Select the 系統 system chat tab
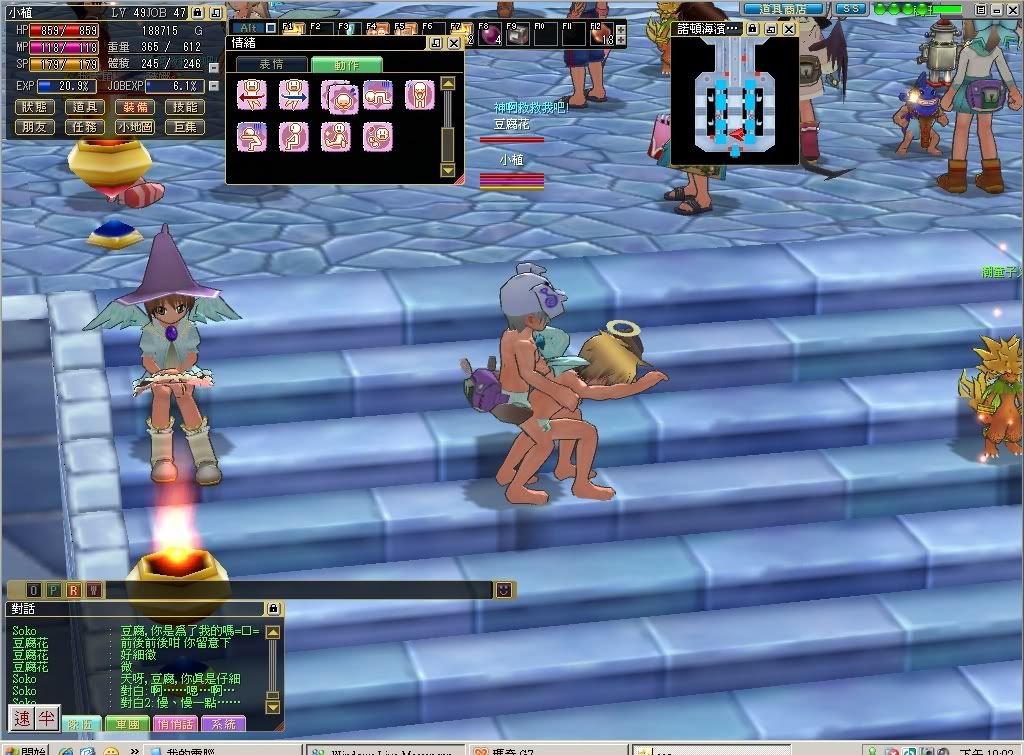Viewport: 1024px width, 755px height. pos(223,723)
